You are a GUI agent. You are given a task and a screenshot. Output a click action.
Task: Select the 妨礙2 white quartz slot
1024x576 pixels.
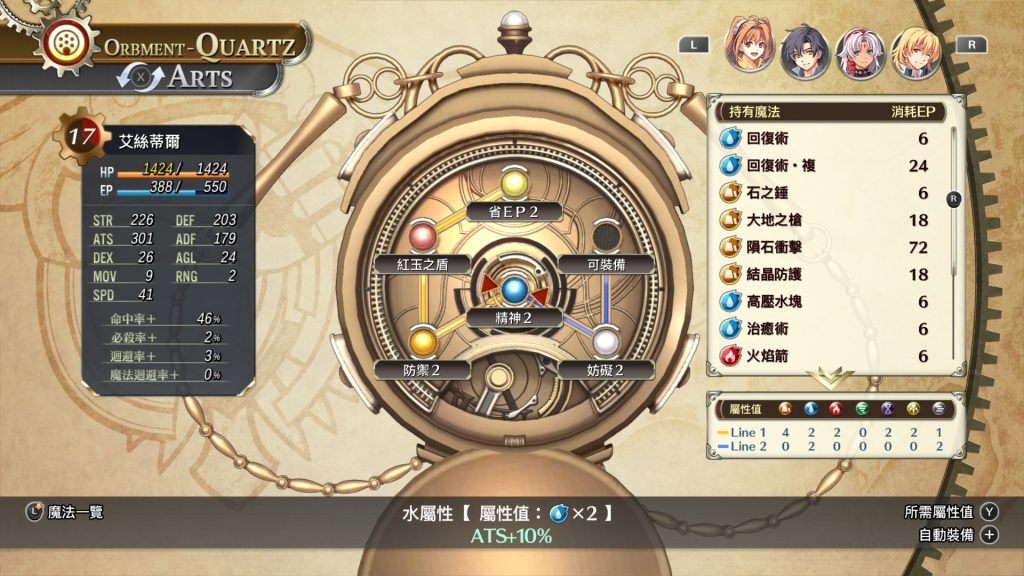pos(603,343)
